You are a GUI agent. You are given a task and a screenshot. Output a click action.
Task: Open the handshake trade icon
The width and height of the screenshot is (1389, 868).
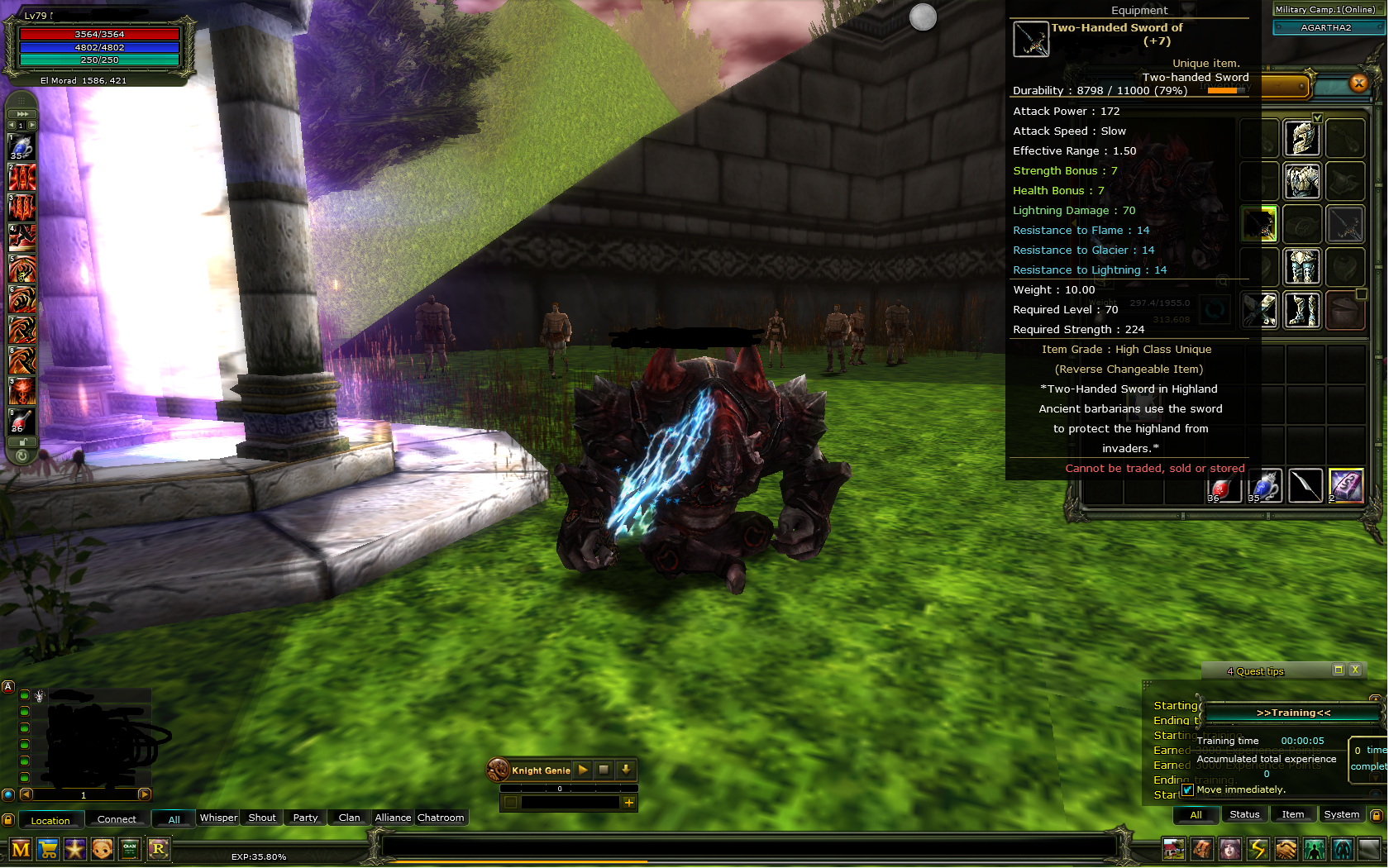(x=1285, y=849)
